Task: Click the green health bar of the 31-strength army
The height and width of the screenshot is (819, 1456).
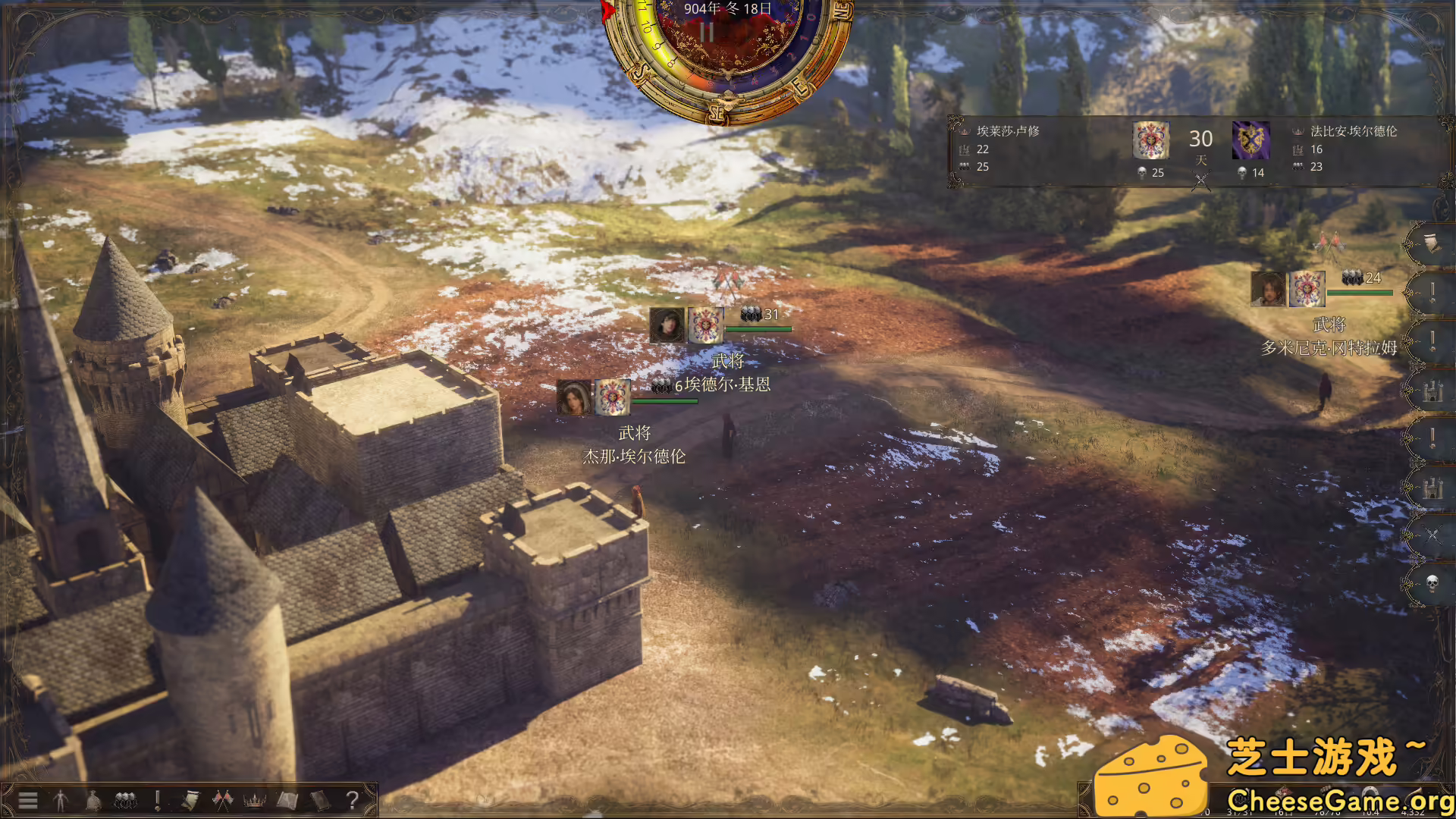Action: (758, 329)
